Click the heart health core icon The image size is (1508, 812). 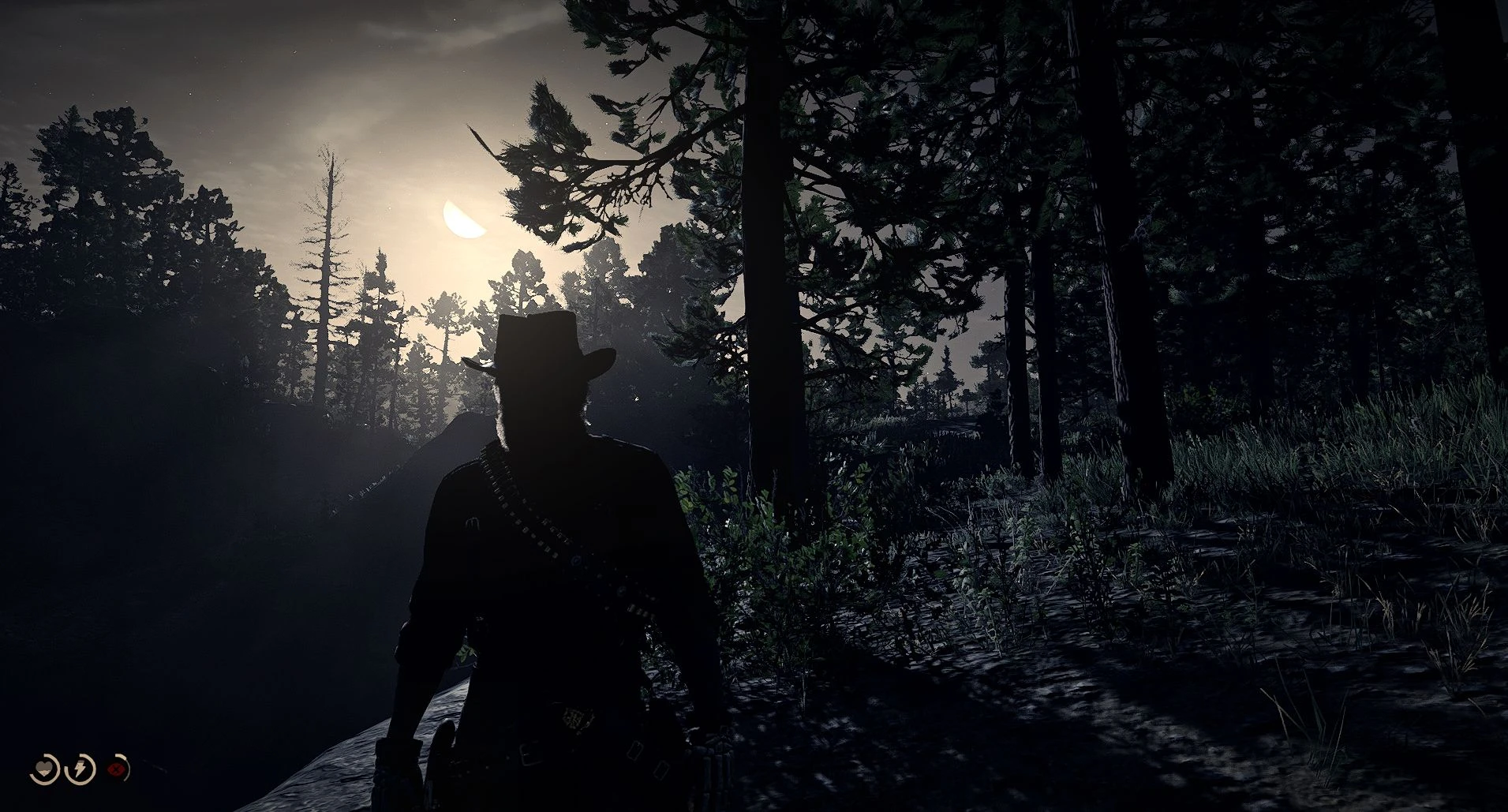click(44, 769)
